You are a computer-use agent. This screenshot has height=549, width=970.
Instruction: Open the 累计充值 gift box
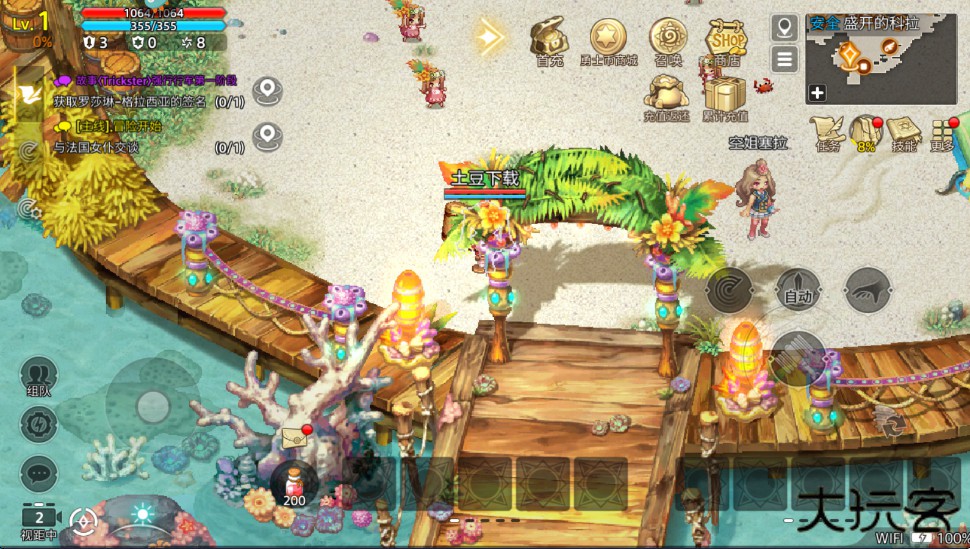click(726, 96)
